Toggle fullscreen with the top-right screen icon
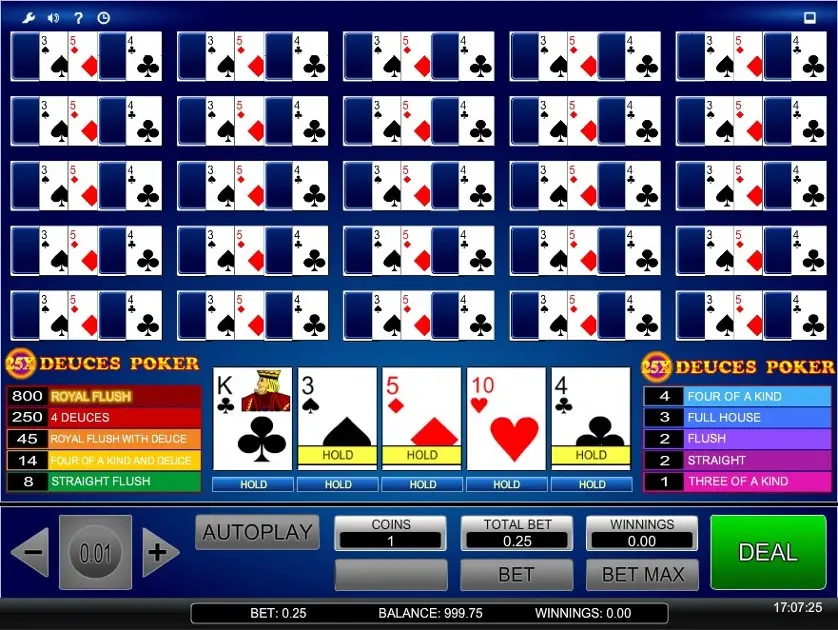 [809, 17]
